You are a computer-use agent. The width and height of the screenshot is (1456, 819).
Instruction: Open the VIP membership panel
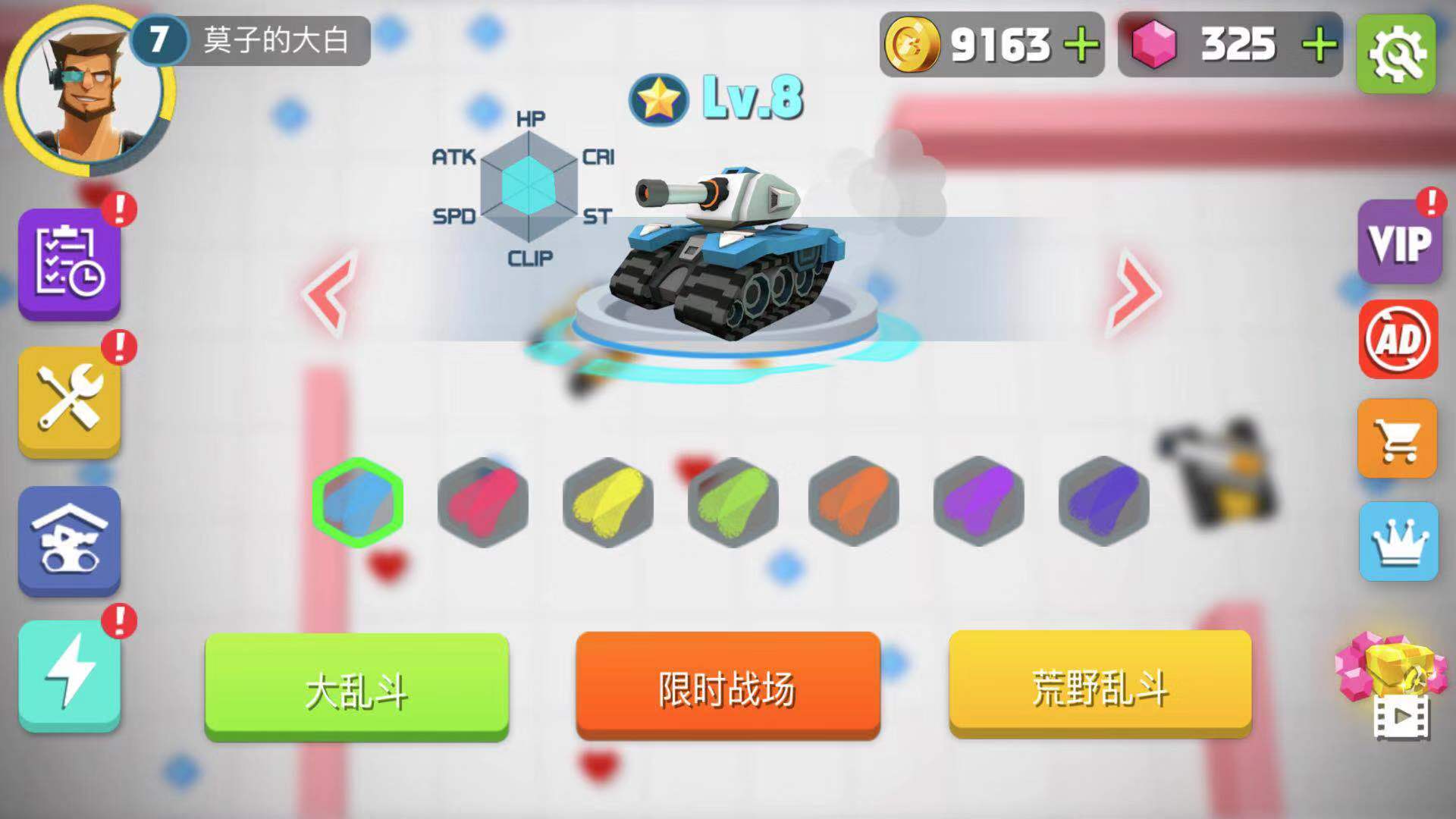[1399, 243]
